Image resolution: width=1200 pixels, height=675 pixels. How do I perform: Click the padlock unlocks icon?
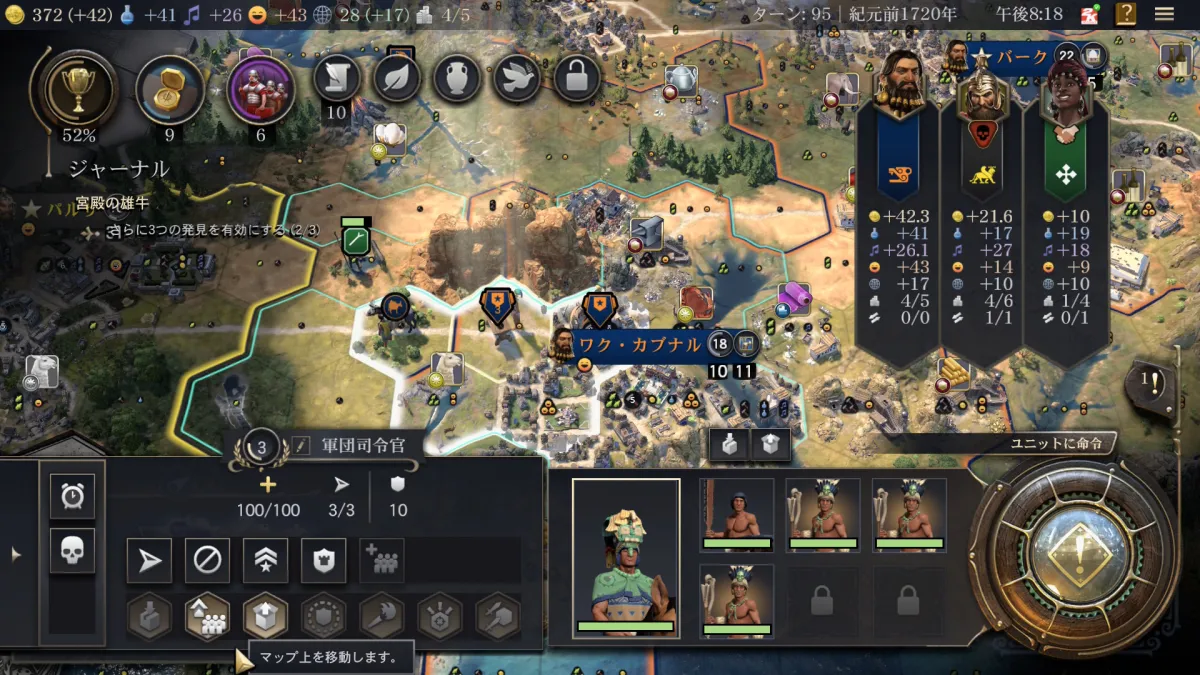click(577, 78)
